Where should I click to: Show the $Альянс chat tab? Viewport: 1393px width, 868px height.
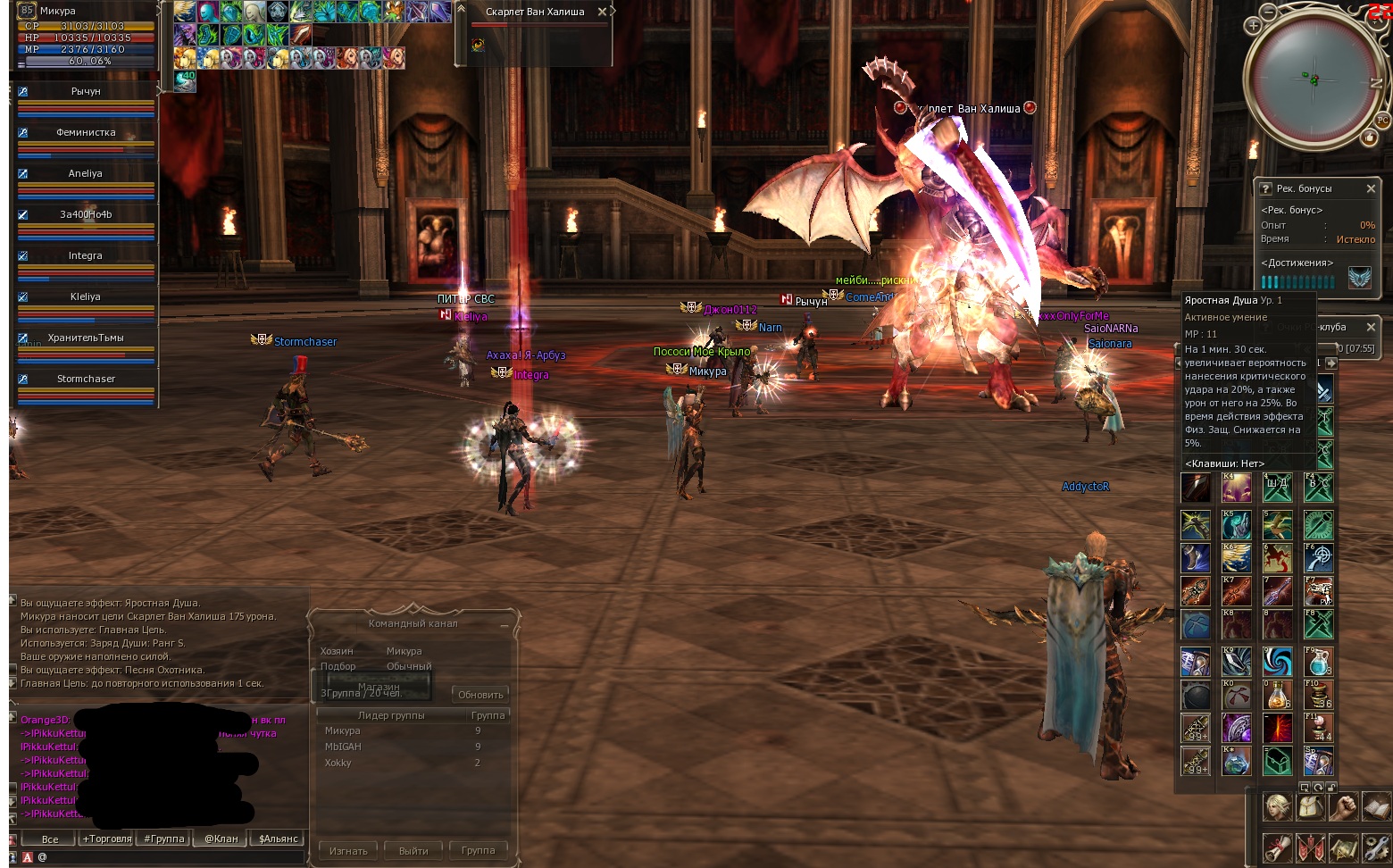point(279,839)
